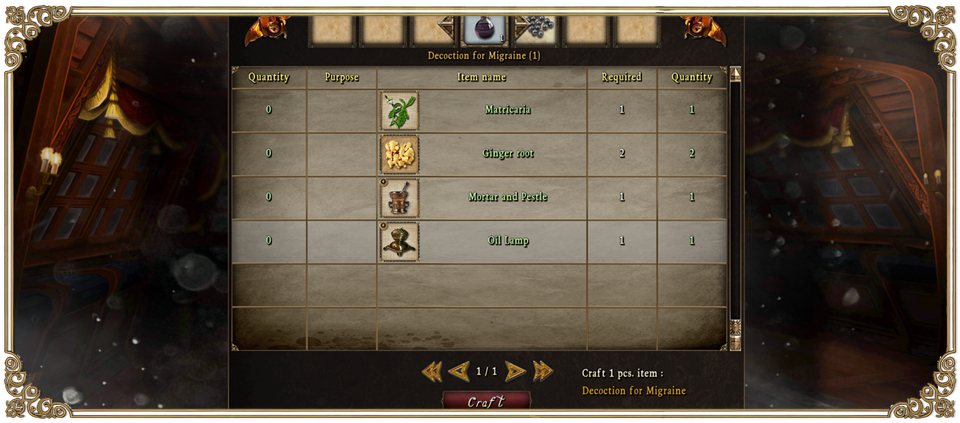Click the Purpose column header
The width and height of the screenshot is (960, 423).
[x=342, y=77]
